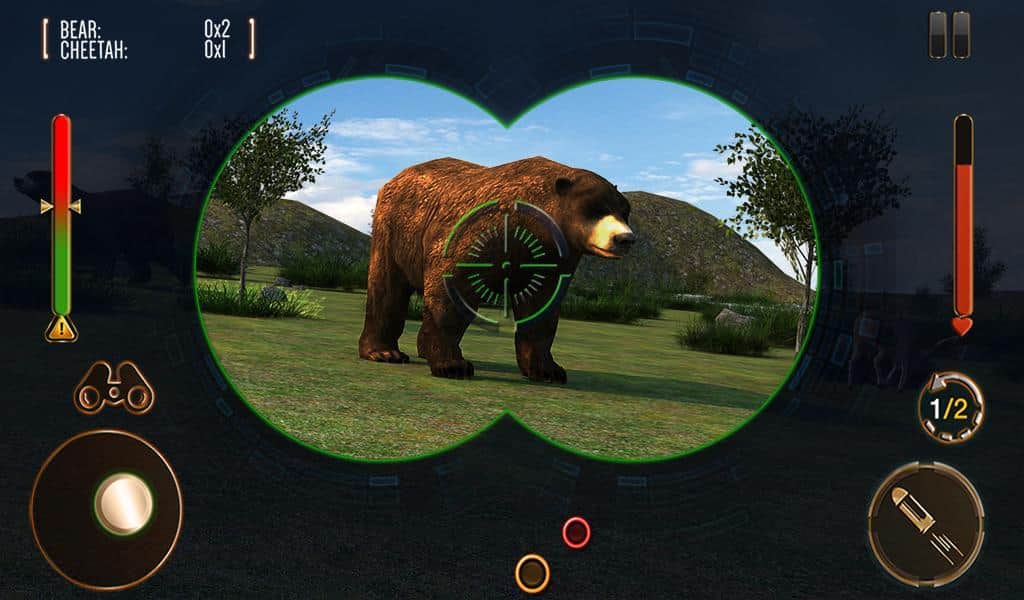The height and width of the screenshot is (600, 1024).
Task: Tap the small orange circle button
Action: pyautogui.click(x=532, y=573)
